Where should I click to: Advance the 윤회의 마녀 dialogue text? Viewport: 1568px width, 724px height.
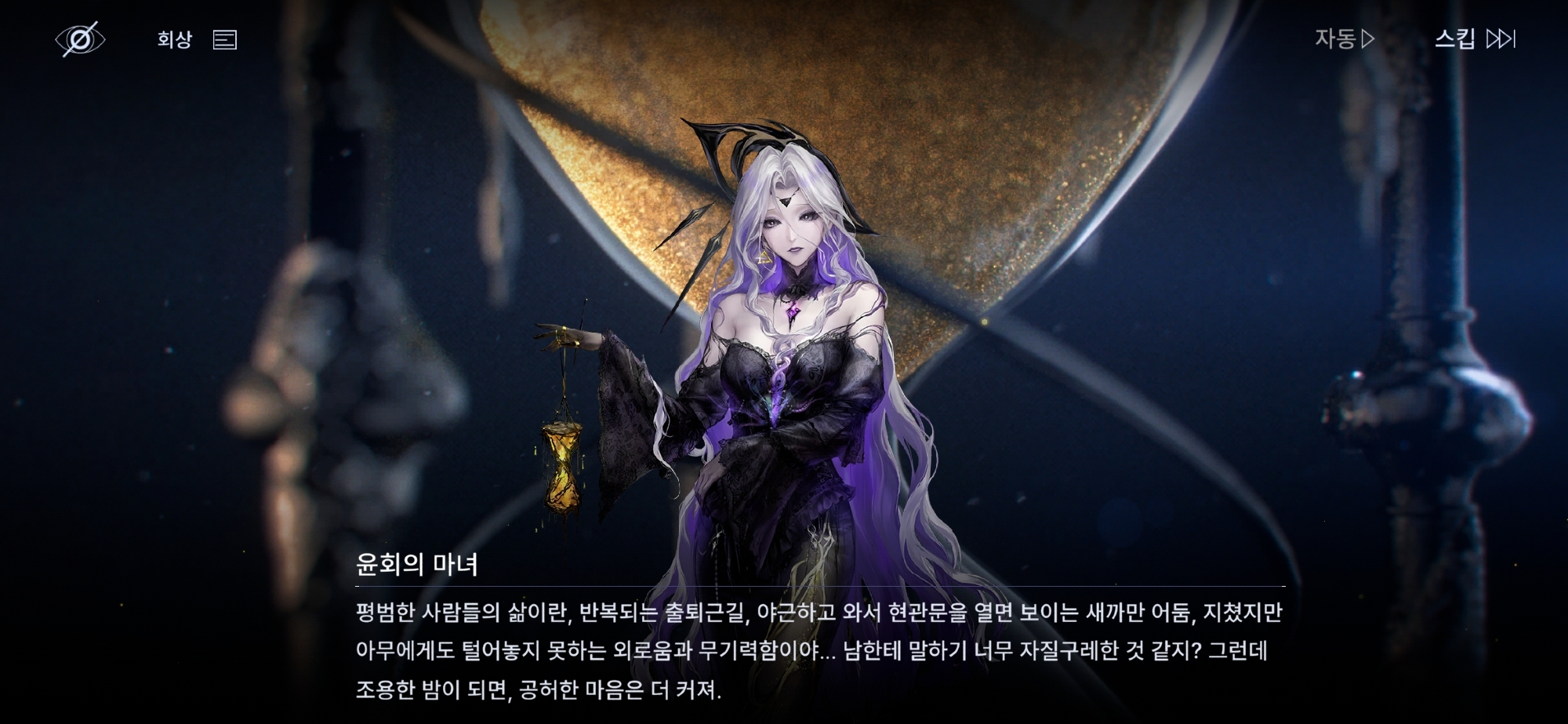click(x=818, y=650)
